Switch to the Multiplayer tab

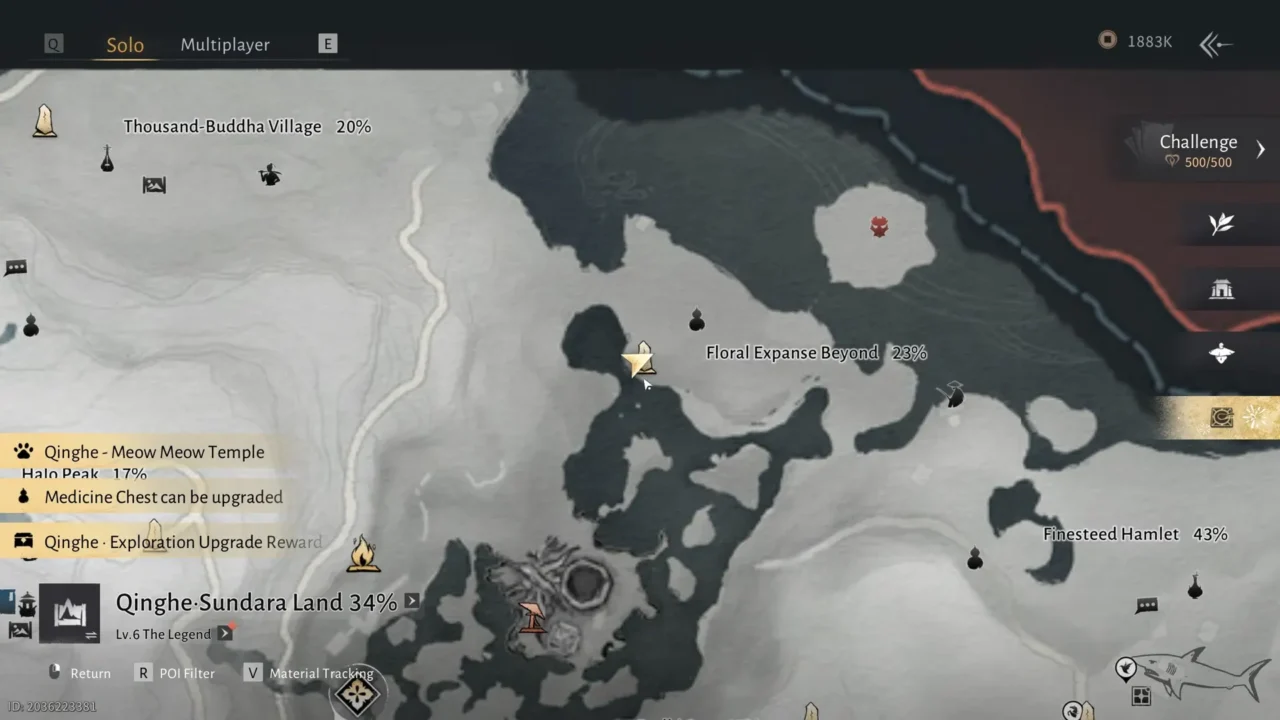[225, 44]
